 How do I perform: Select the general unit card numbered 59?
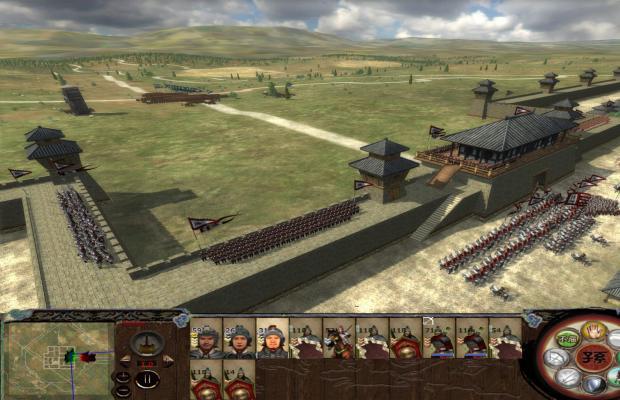pyautogui.click(x=205, y=340)
